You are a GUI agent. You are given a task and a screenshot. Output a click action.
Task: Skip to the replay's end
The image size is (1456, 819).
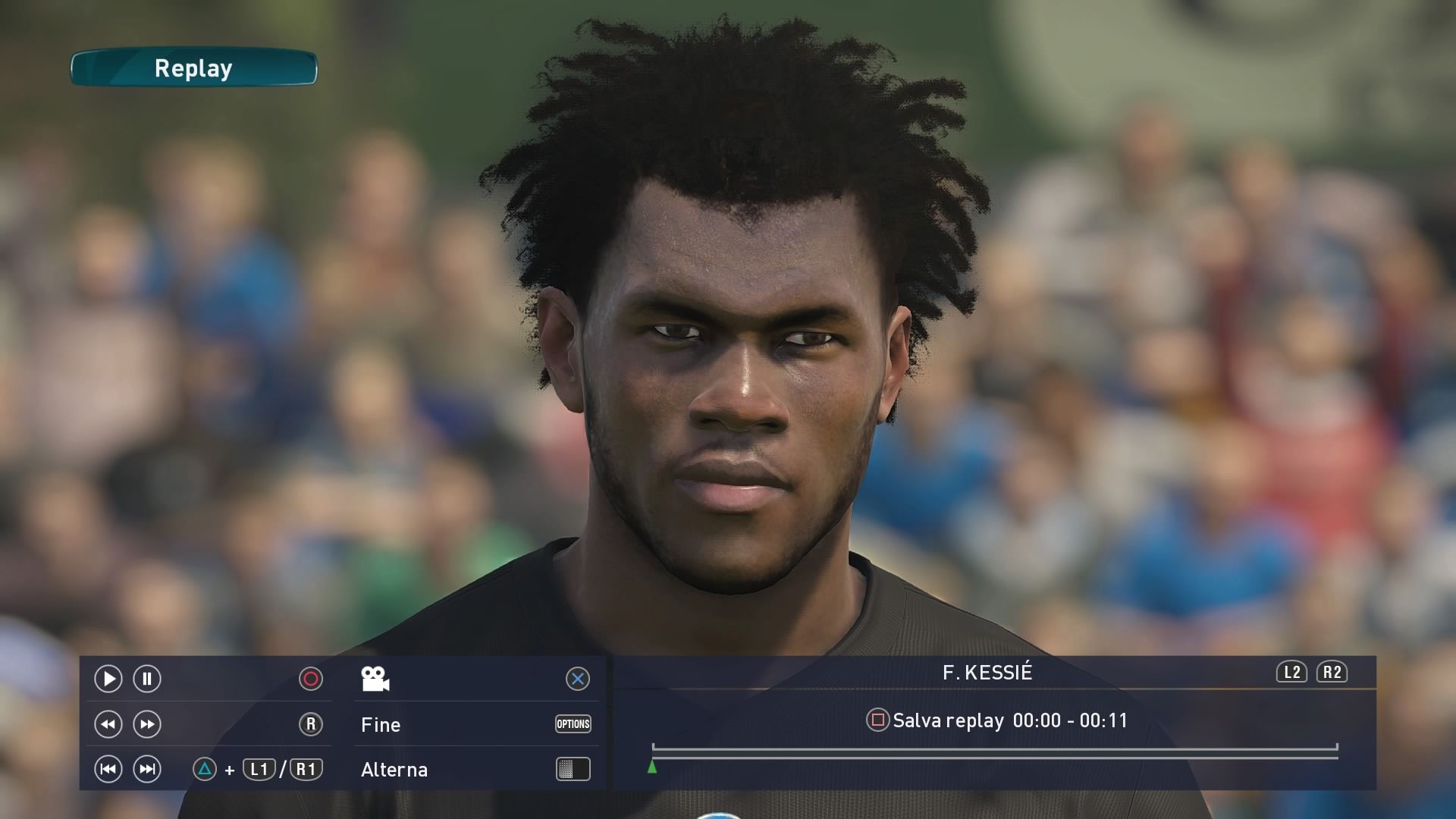(147, 770)
